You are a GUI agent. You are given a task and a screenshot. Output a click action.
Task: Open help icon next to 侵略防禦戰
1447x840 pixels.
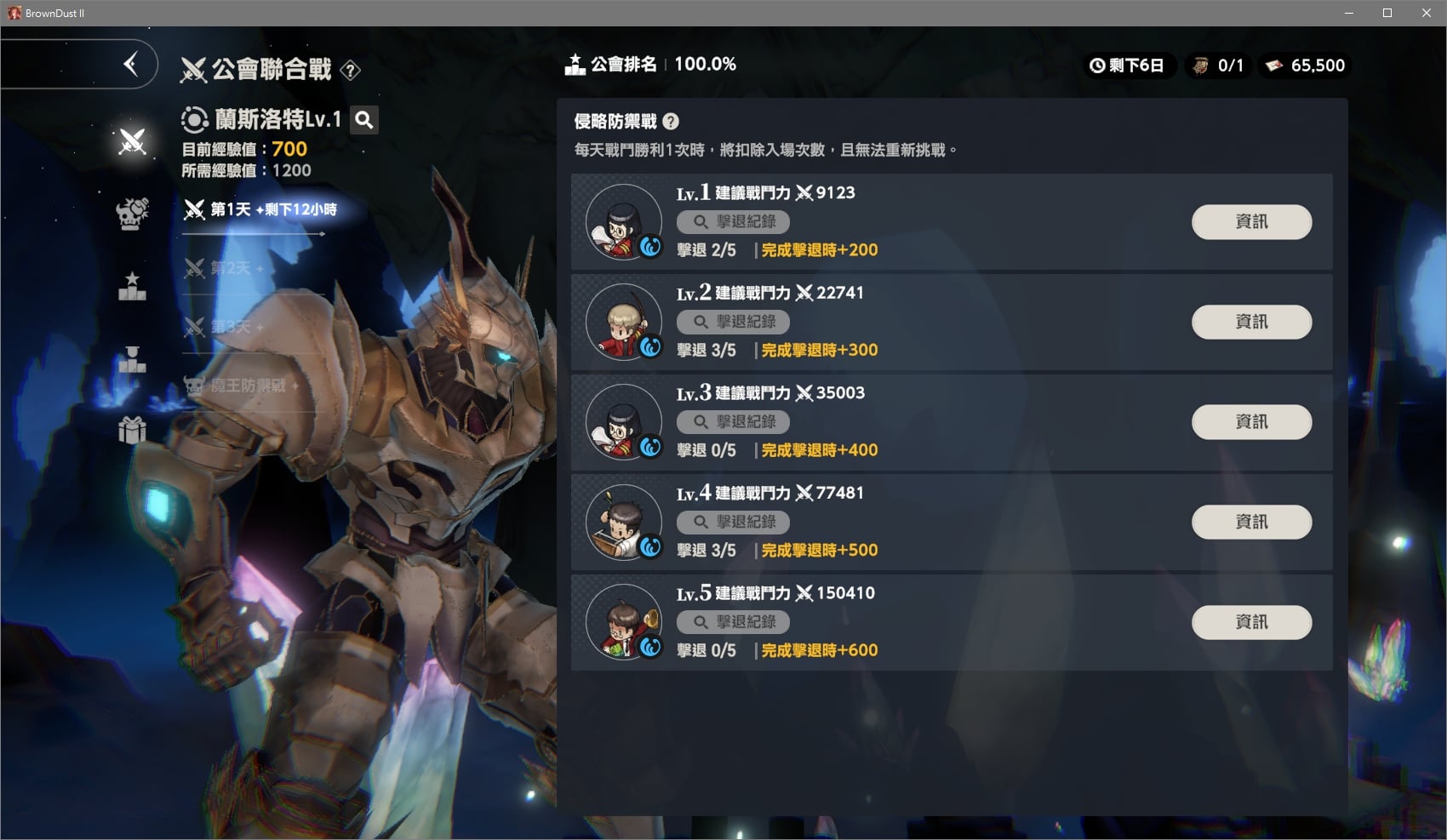671,122
